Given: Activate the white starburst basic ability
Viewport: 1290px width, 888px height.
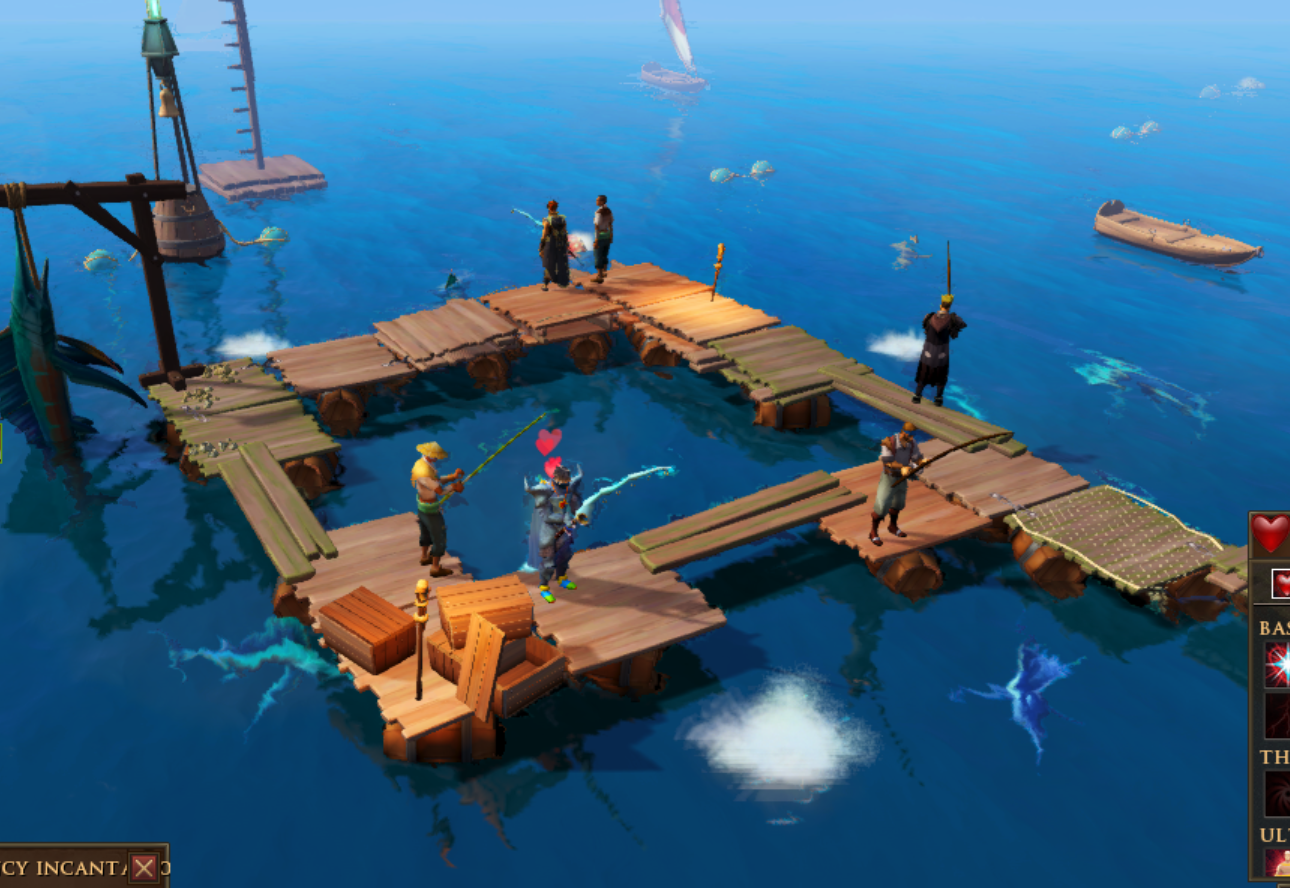Looking at the screenshot, I should tap(1277, 665).
